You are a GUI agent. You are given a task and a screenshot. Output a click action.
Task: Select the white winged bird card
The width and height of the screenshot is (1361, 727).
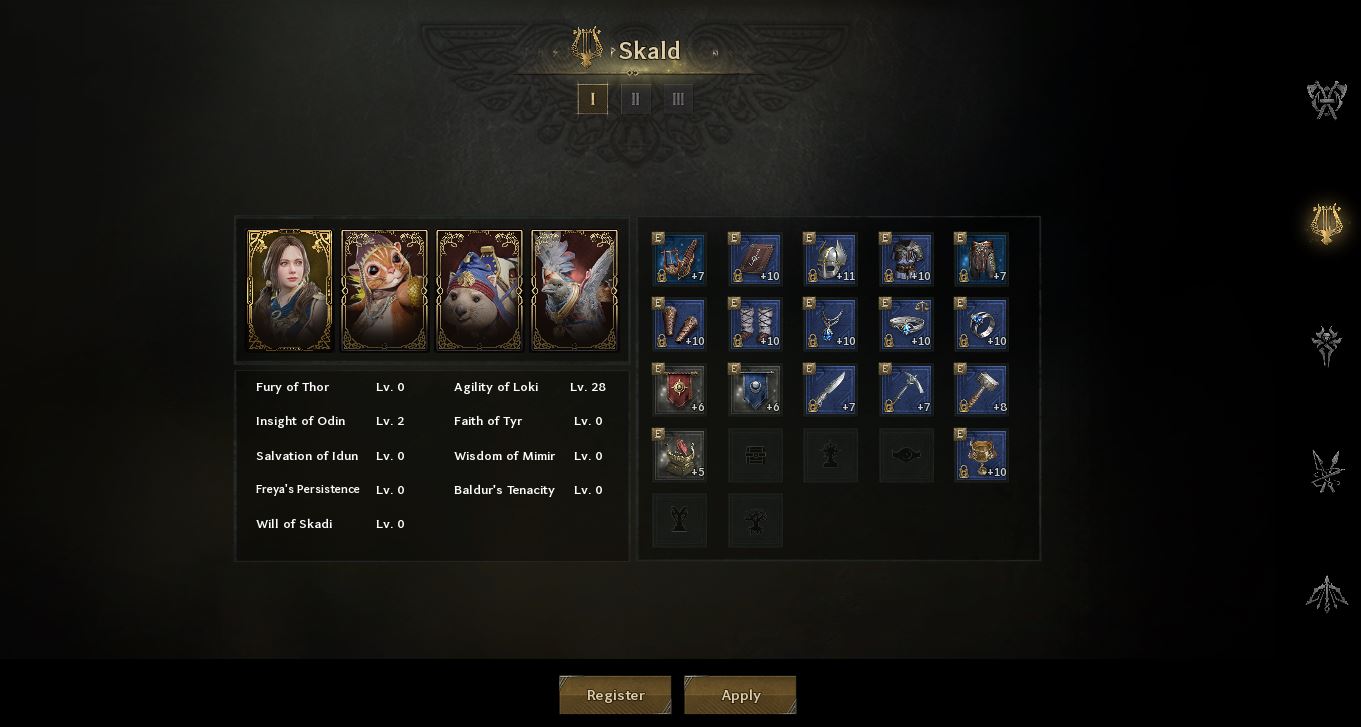tap(574, 290)
